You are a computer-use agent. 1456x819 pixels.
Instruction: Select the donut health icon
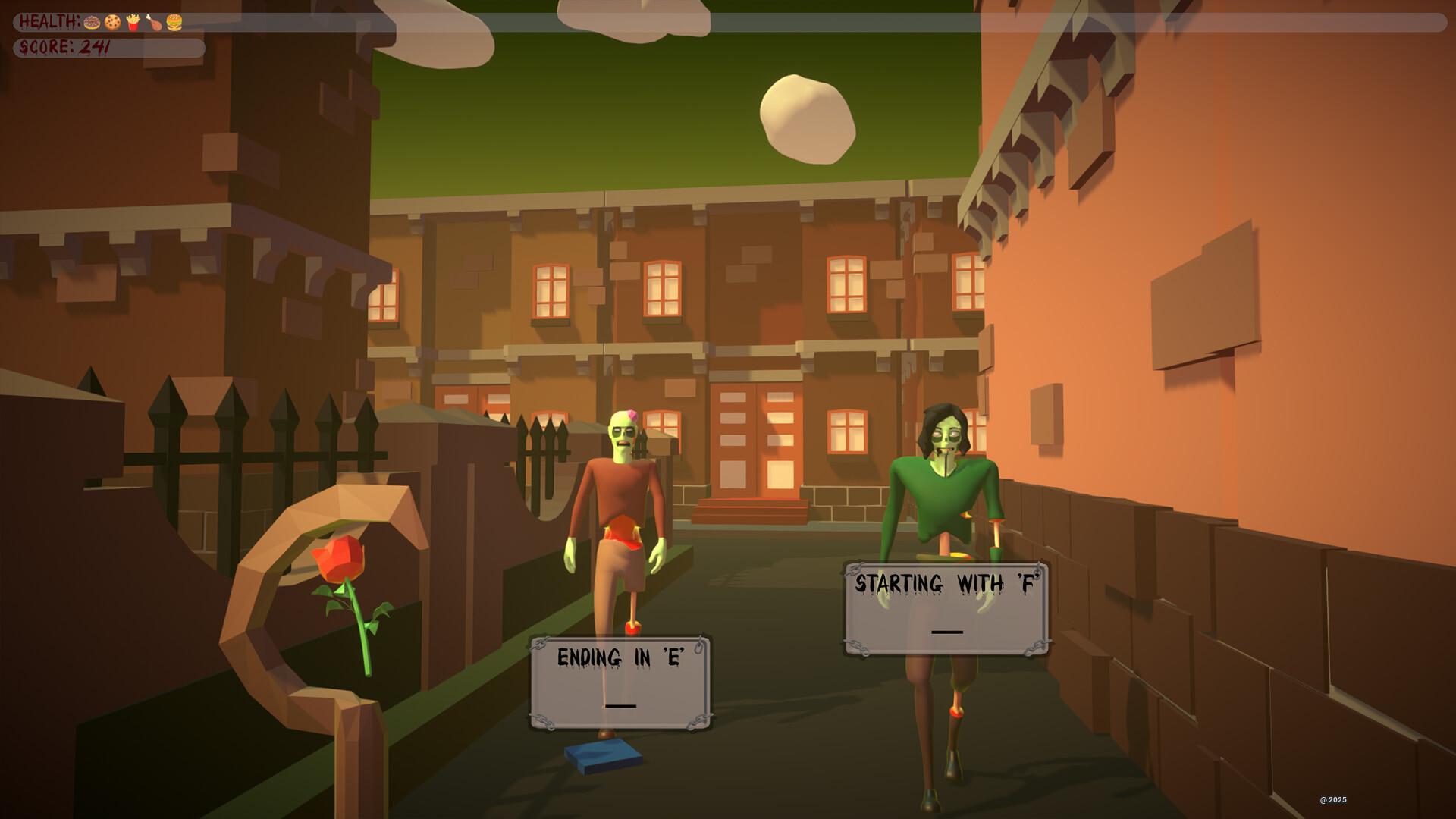tap(91, 22)
